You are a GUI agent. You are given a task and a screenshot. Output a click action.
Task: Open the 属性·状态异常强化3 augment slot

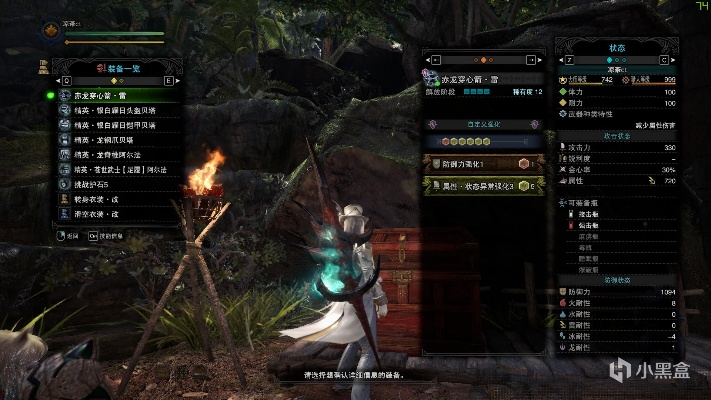(482, 186)
